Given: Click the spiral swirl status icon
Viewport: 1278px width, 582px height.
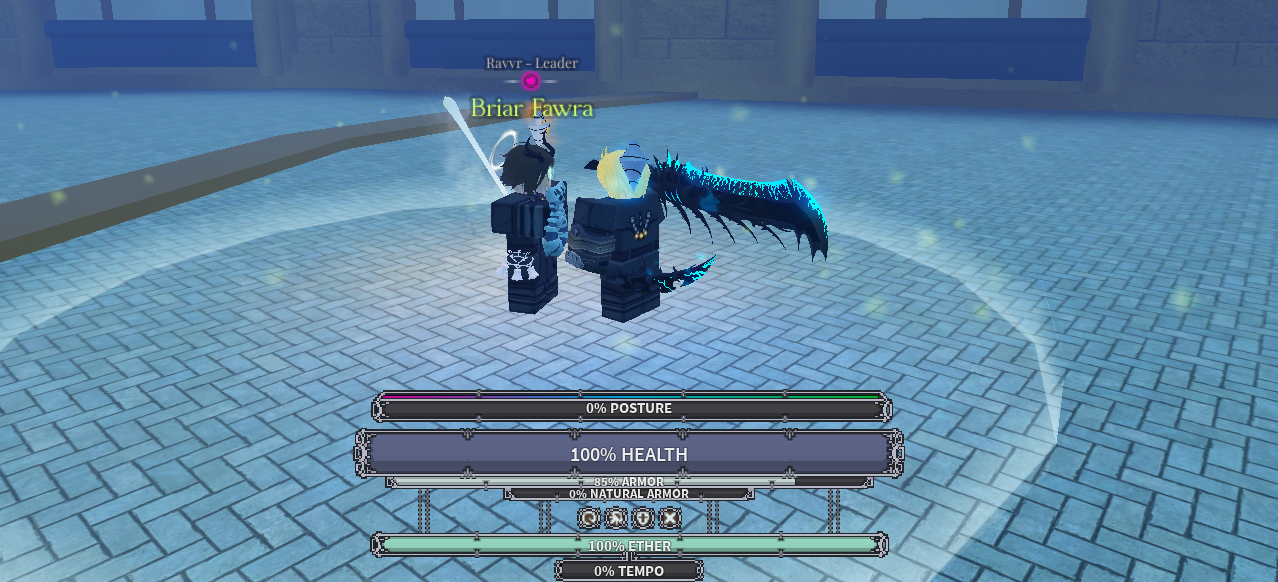Looking at the screenshot, I should (590, 517).
